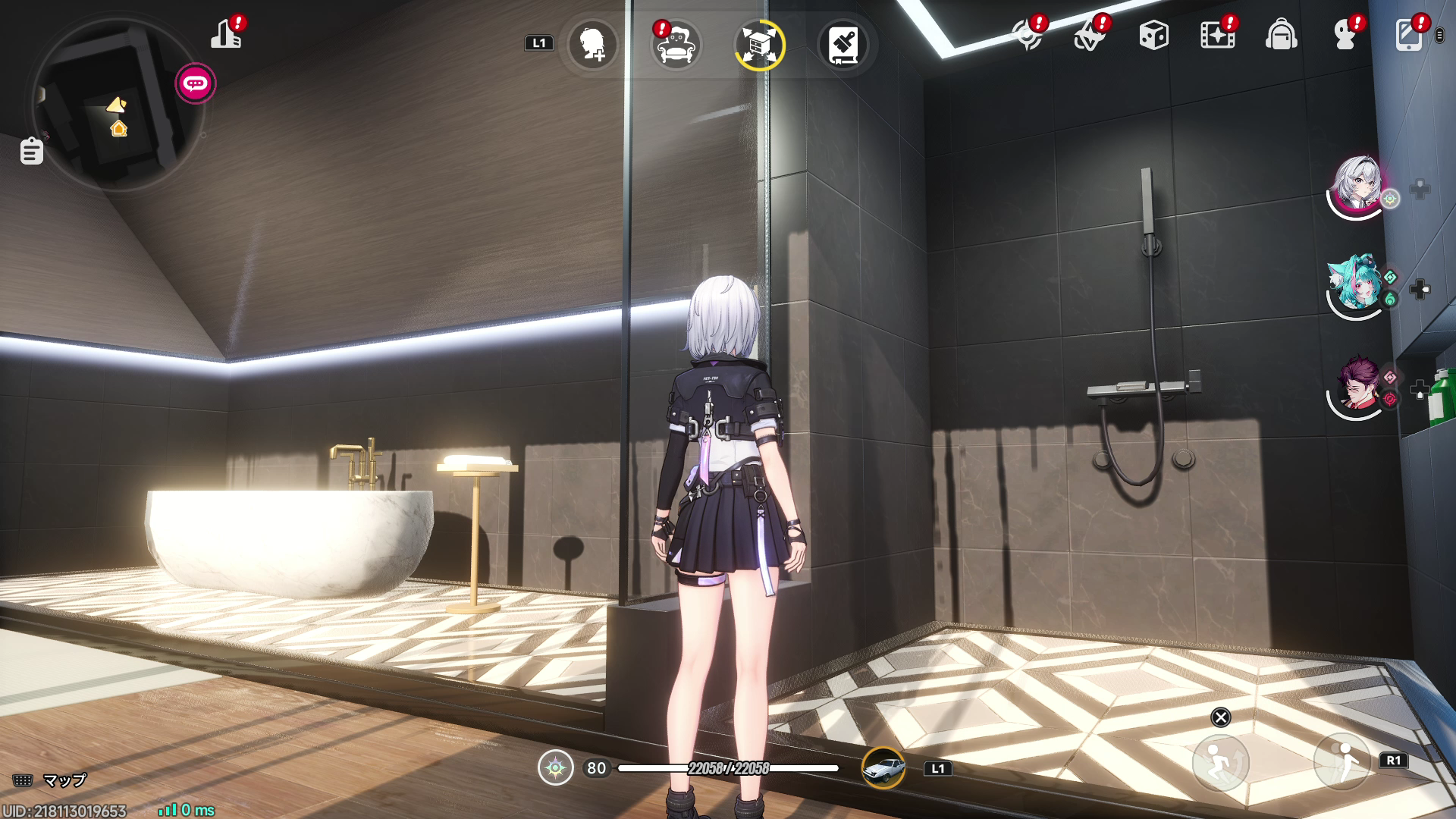Switch to the purple-haired party member
Image resolution: width=1456 pixels, height=819 pixels.
(1357, 386)
